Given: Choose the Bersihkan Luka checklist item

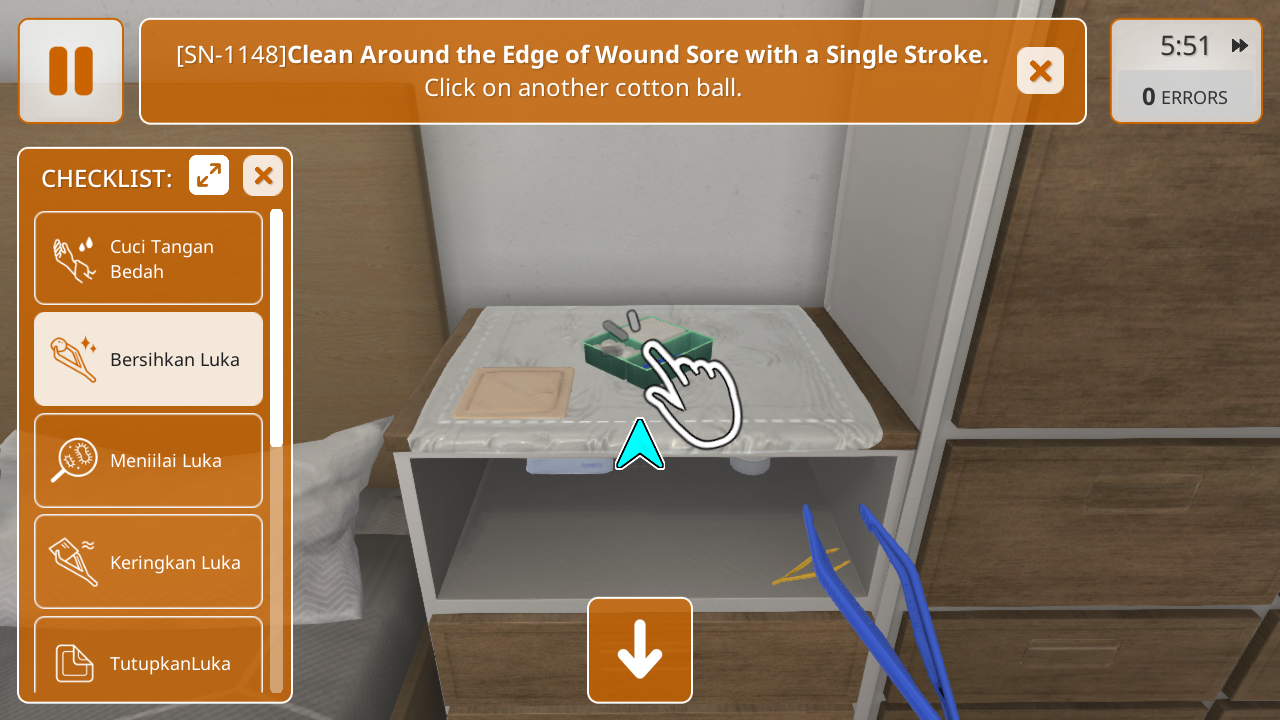Looking at the screenshot, I should coord(149,359).
